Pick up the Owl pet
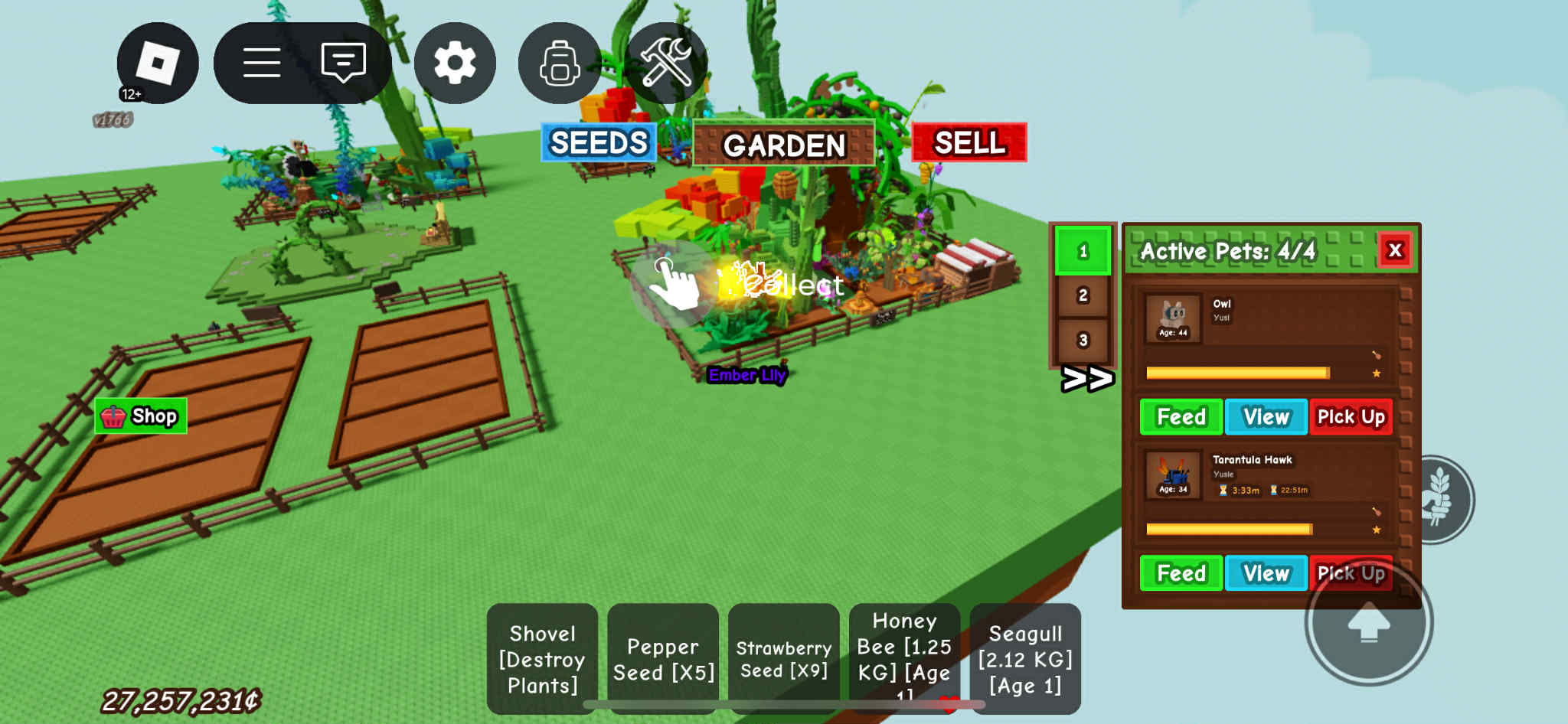 1351,417
